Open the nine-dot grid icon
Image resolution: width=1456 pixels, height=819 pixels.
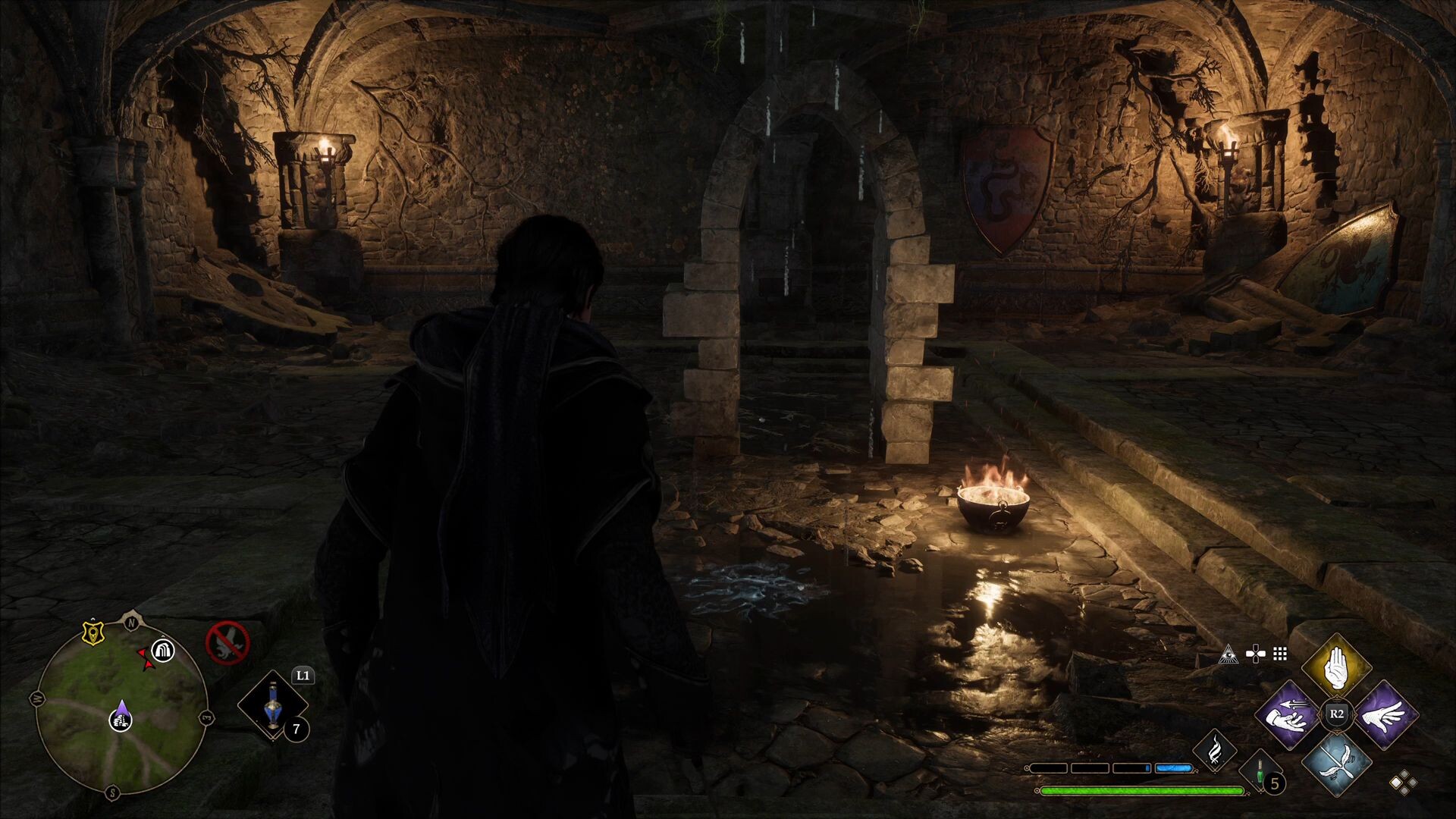pyautogui.click(x=1281, y=654)
